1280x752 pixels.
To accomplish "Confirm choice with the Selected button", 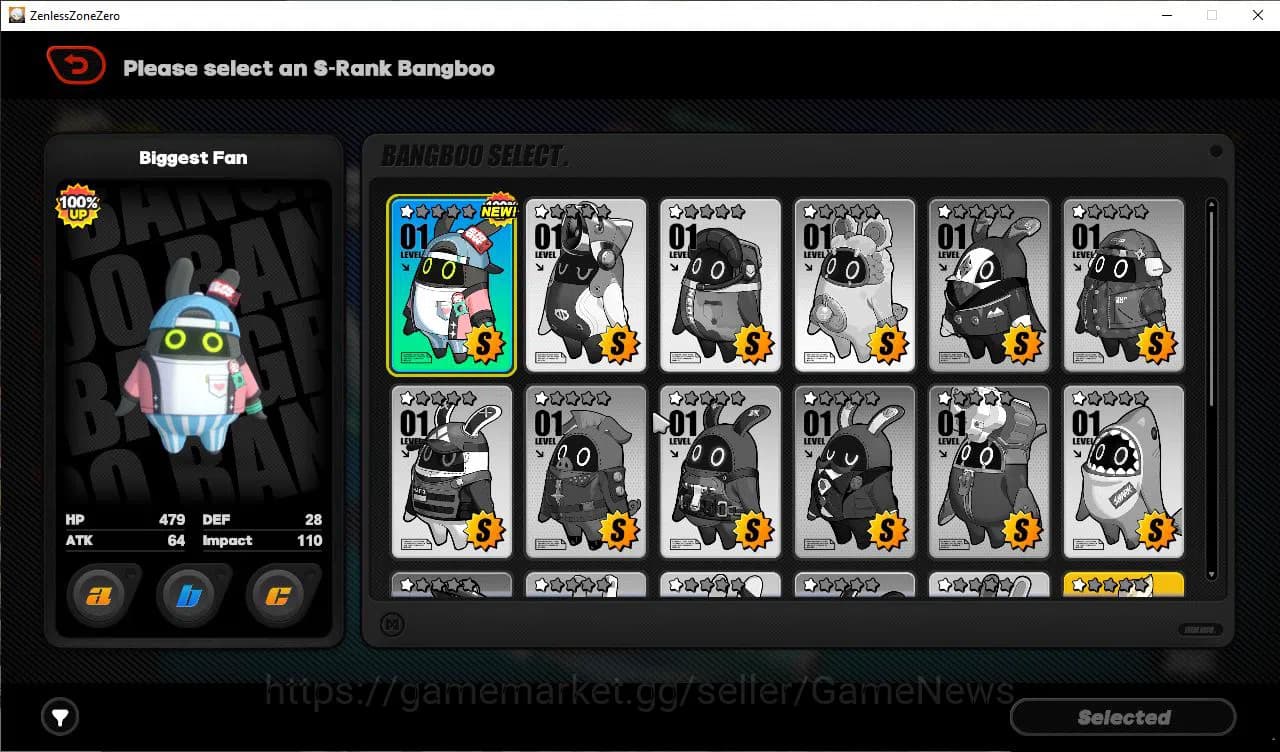I will coord(1122,717).
